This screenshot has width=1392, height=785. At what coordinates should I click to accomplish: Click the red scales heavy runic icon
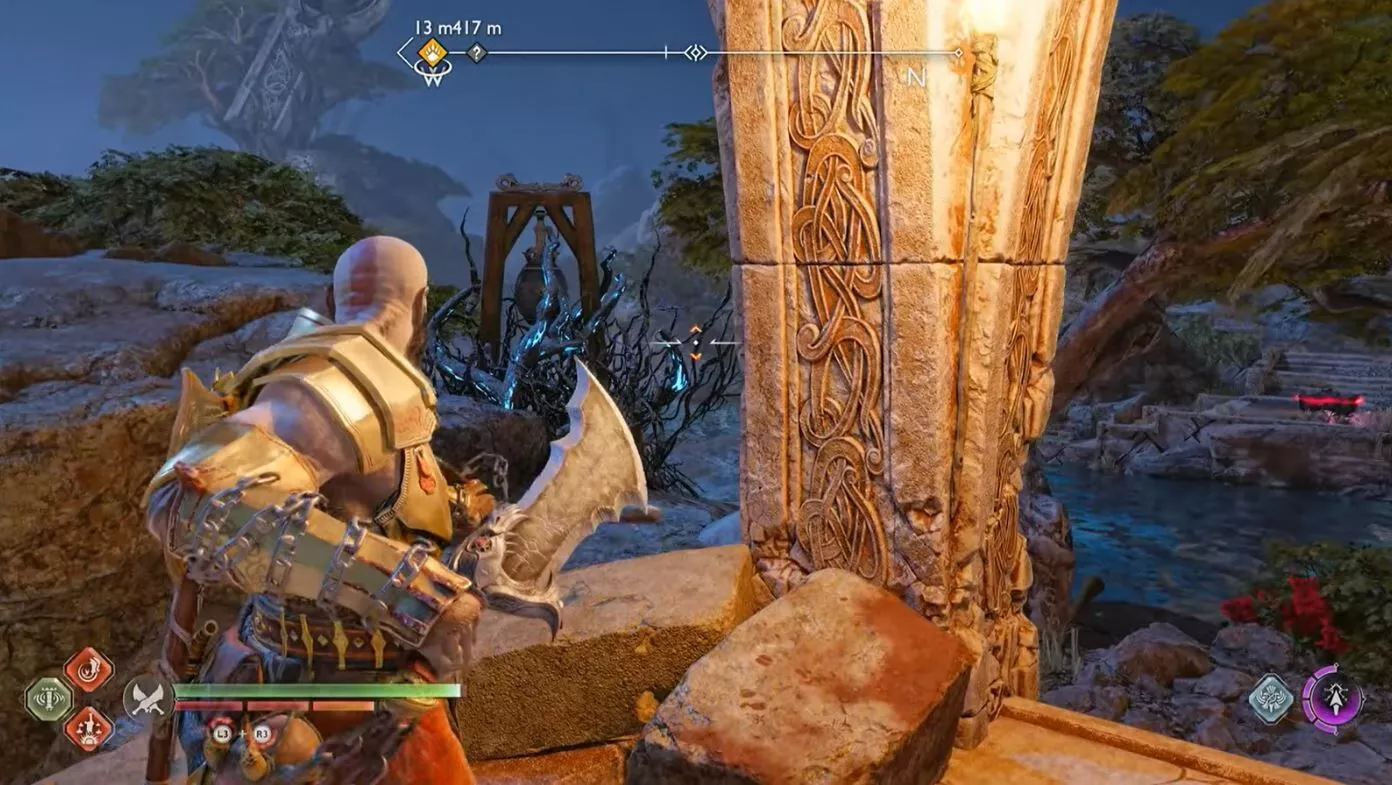point(89,730)
